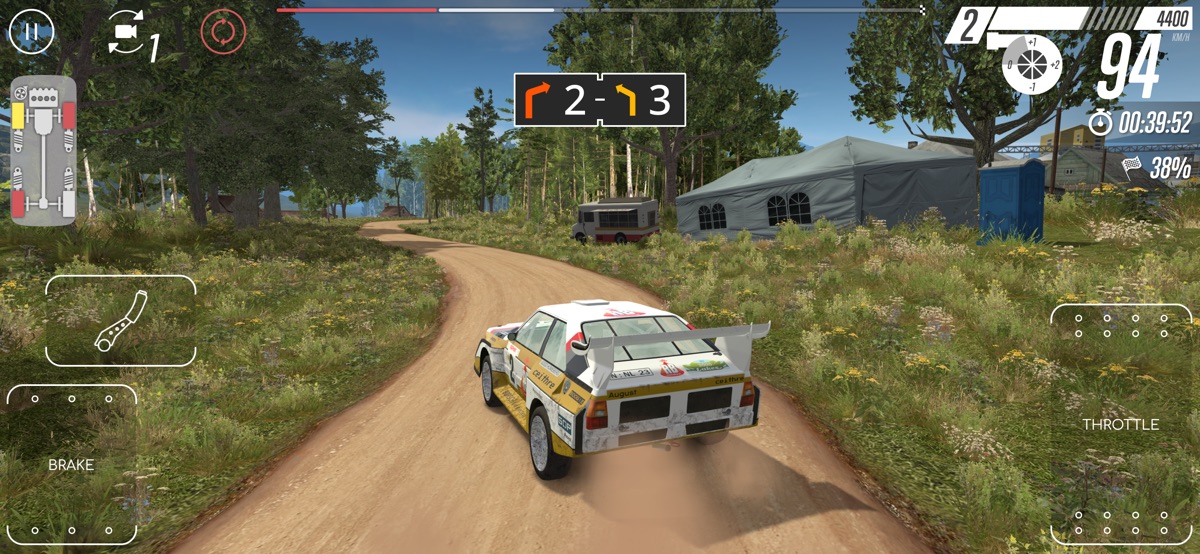1200x554 pixels.
Task: Pull the handbrake control
Action: coord(121,321)
